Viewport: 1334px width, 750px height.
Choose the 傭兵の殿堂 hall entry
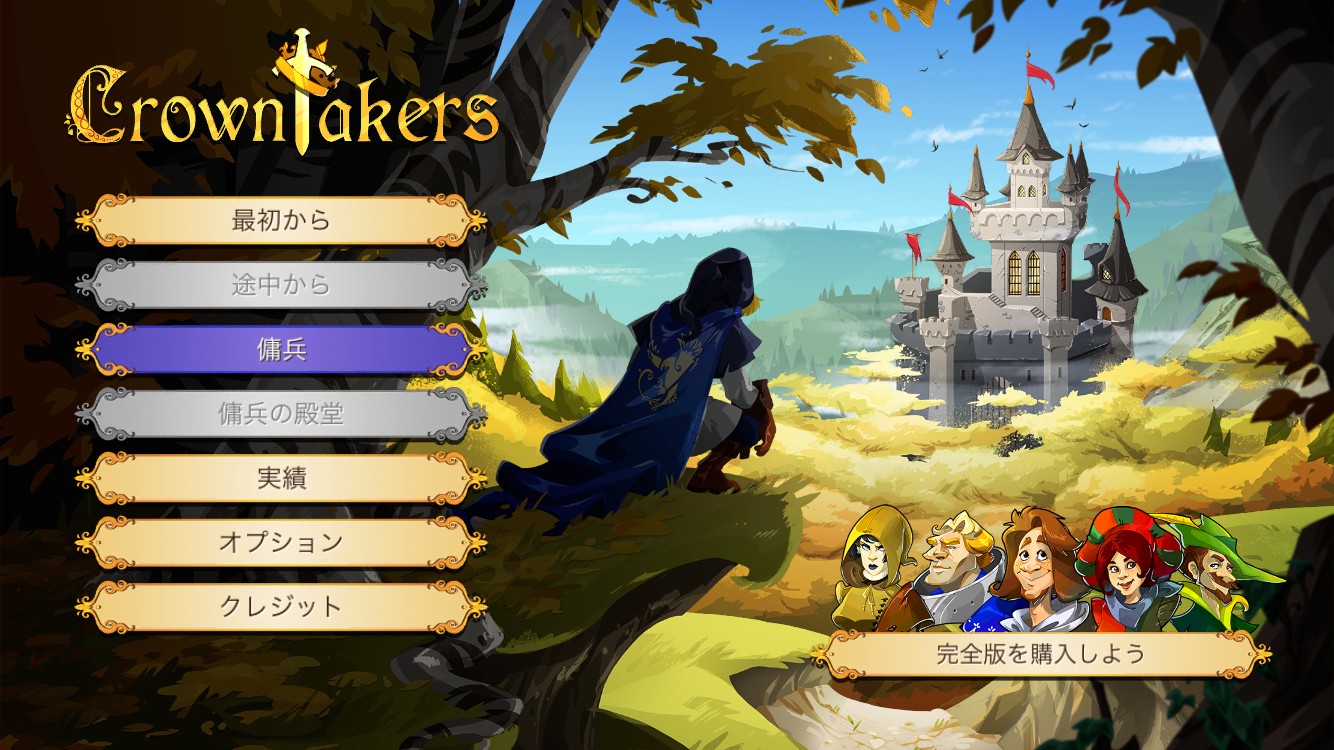pyautogui.click(x=281, y=414)
